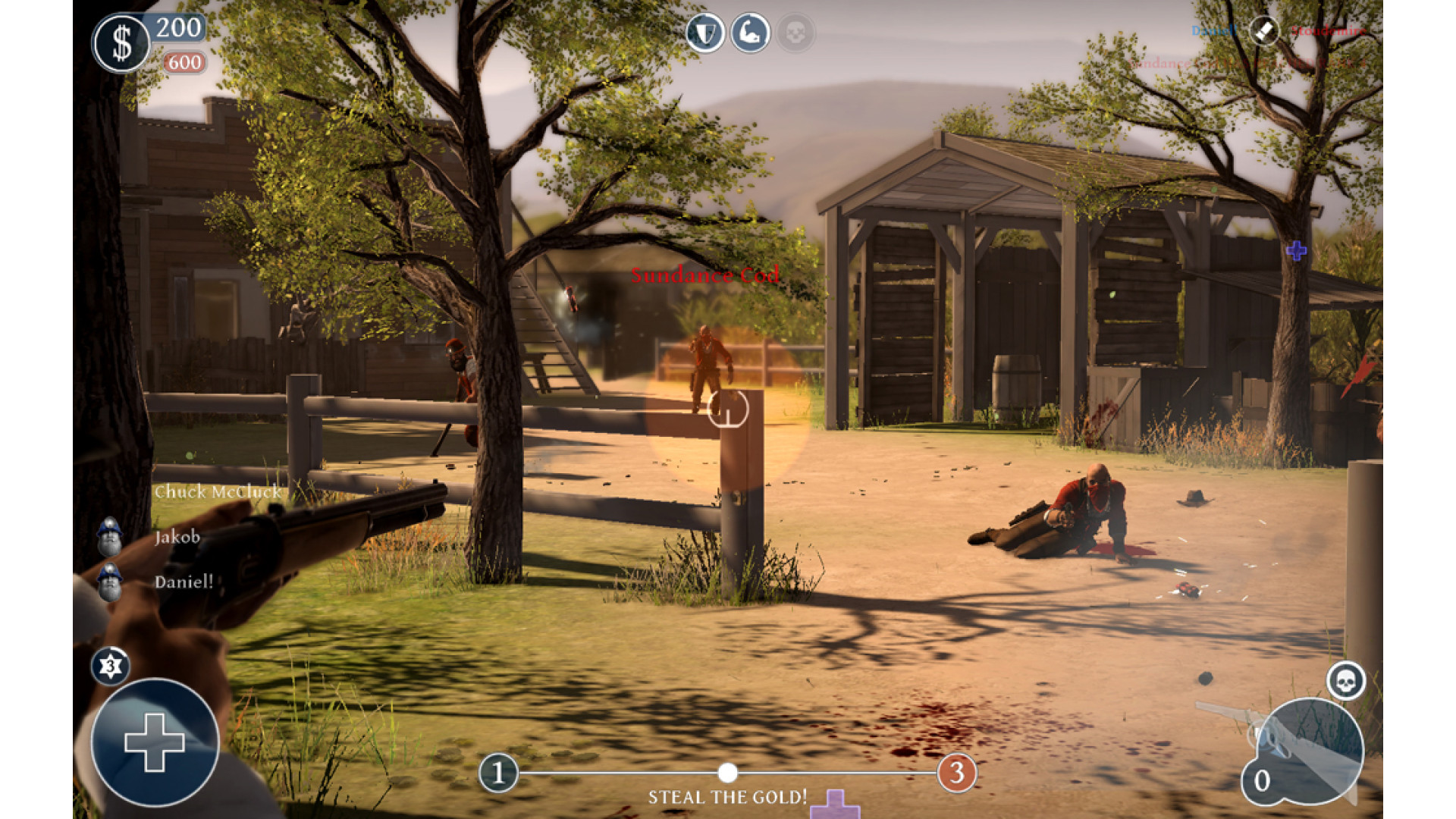Click the blue team 1 objective marker
This screenshot has height=819, width=1456.
(x=498, y=773)
